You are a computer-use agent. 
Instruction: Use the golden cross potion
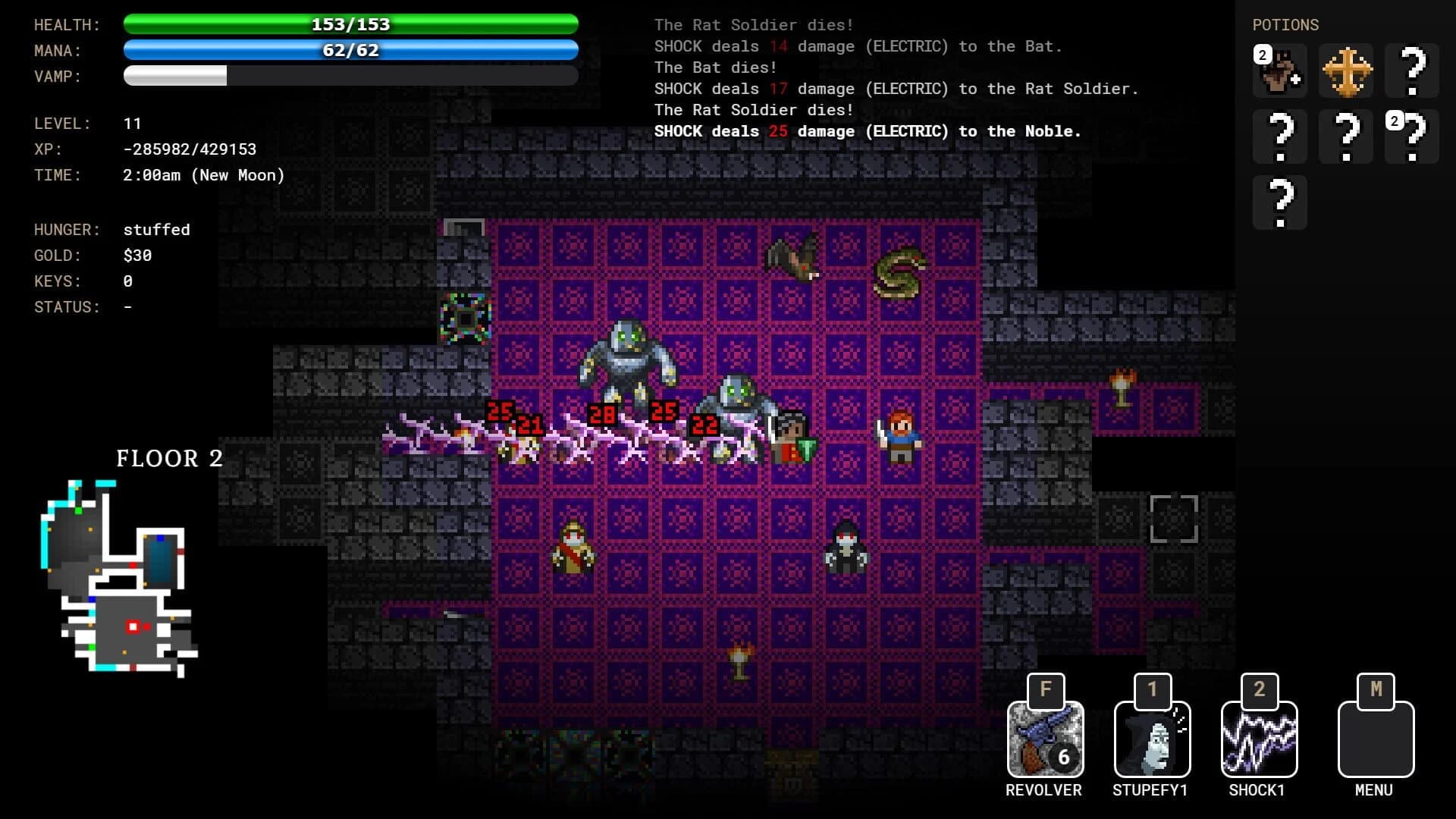(1345, 71)
